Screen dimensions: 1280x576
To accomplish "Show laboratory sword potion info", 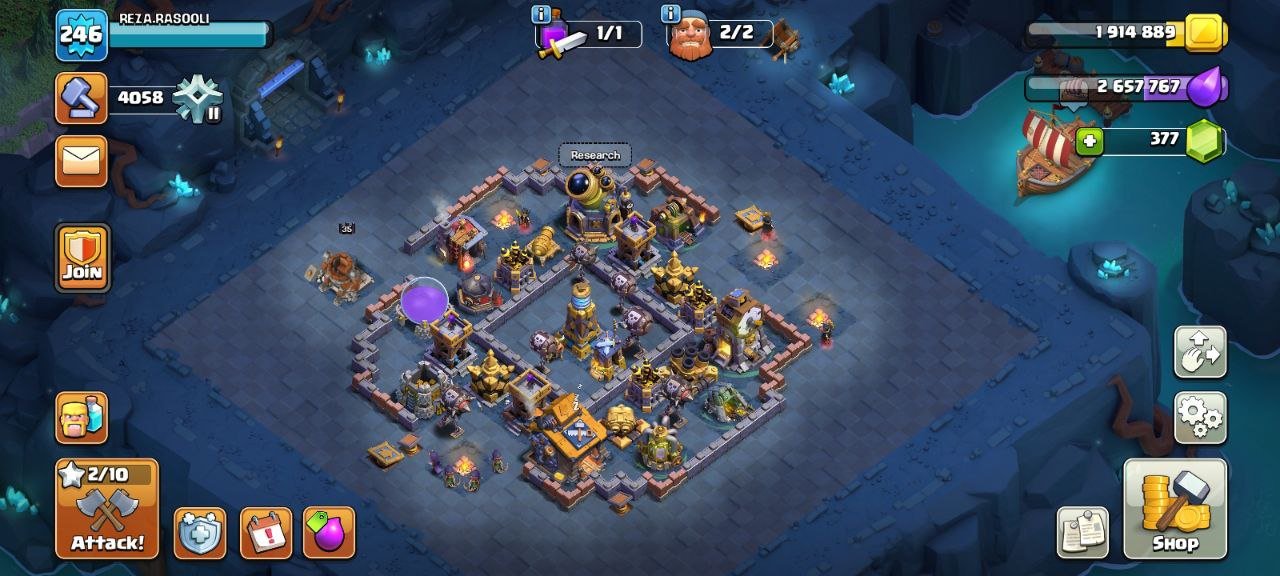I will [541, 14].
